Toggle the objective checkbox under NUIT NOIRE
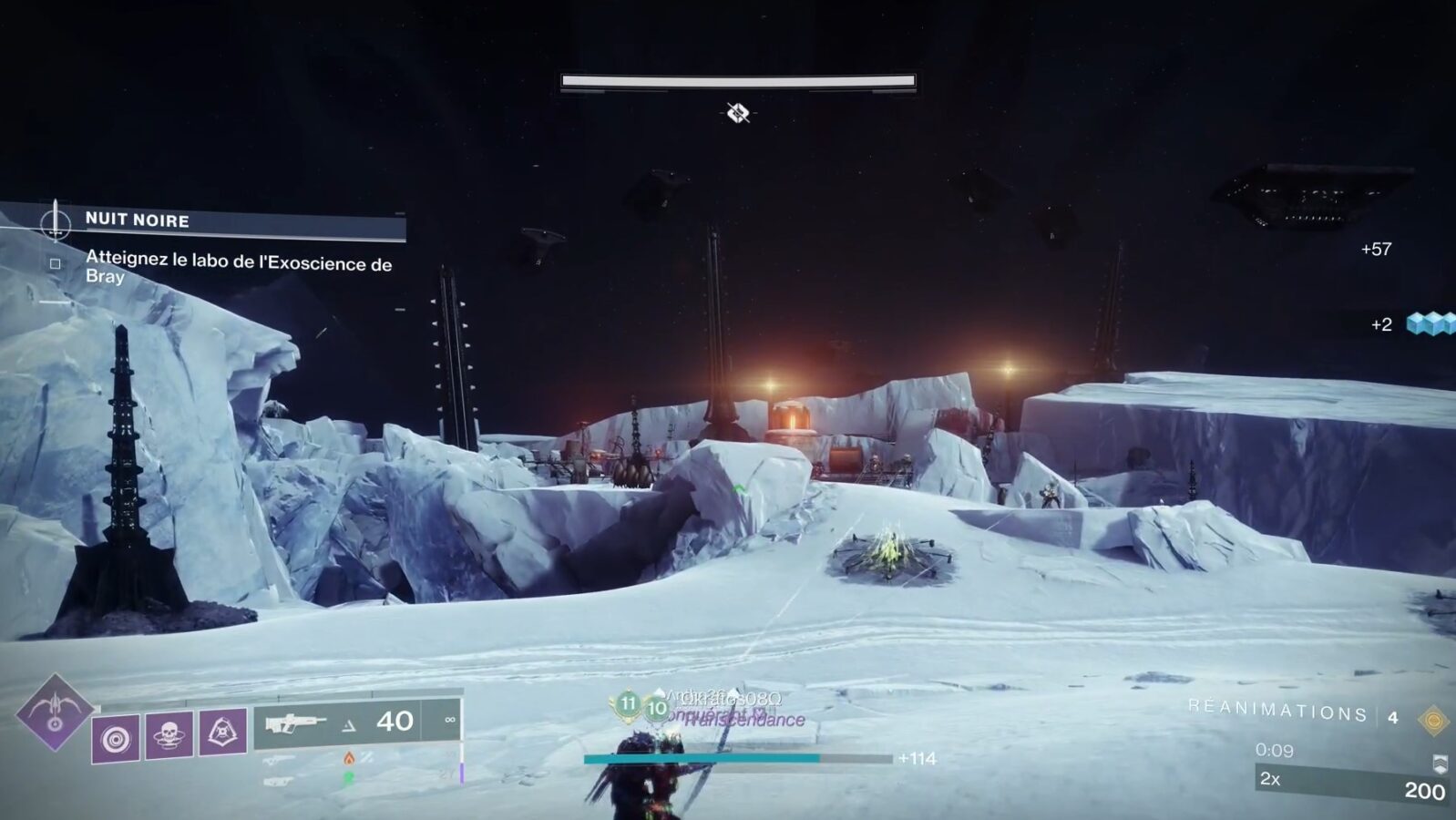The height and width of the screenshot is (820, 1456). 56,261
